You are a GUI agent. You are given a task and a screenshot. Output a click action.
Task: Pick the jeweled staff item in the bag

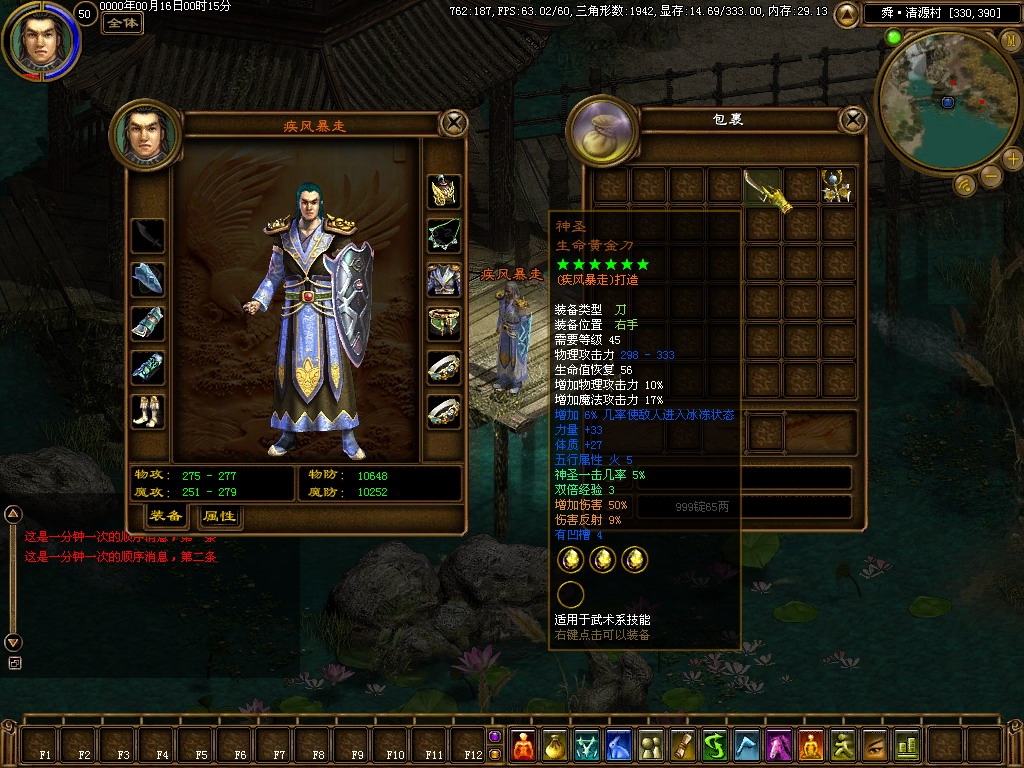[x=837, y=186]
